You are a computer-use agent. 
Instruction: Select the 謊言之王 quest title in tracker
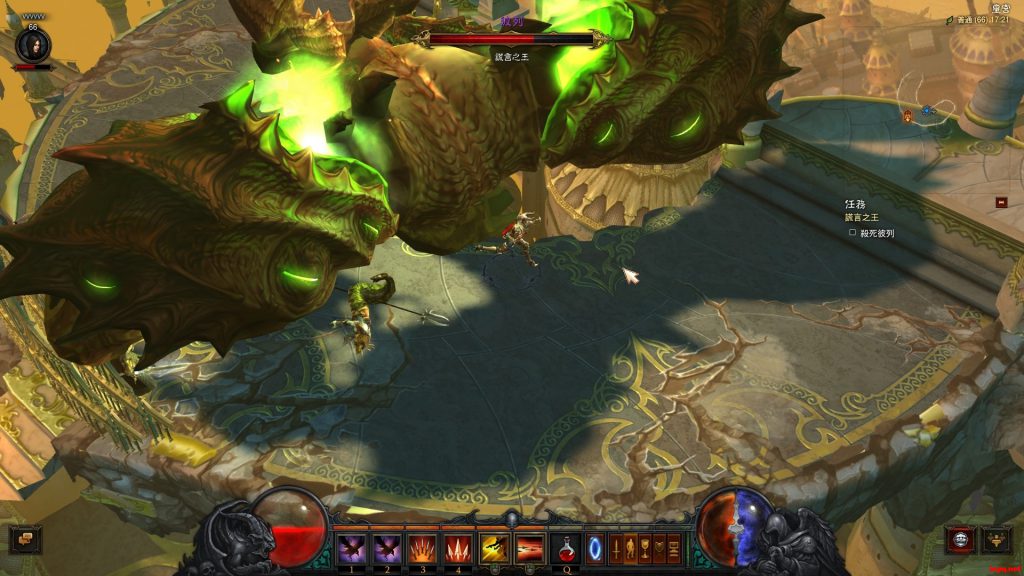(862, 217)
